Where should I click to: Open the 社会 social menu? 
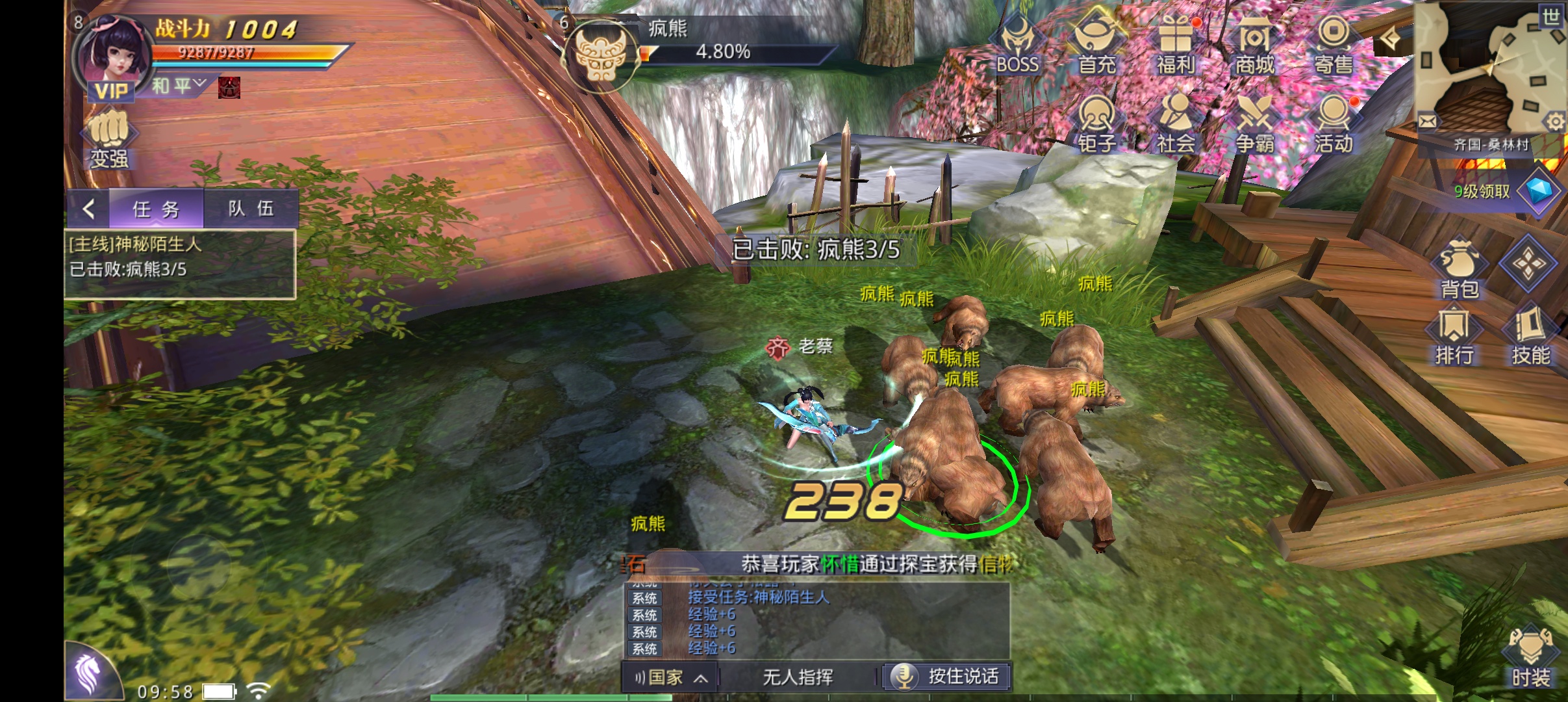point(1176,123)
